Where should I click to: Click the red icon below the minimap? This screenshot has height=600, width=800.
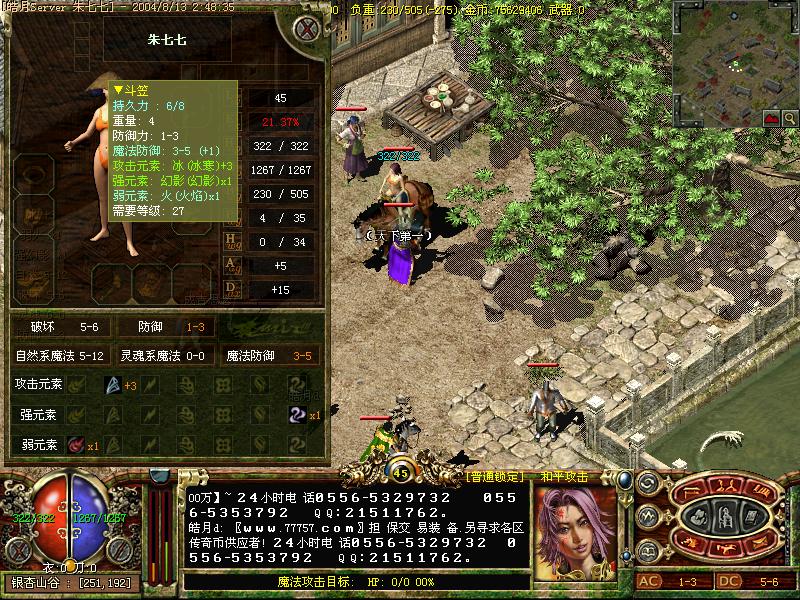[x=772, y=118]
